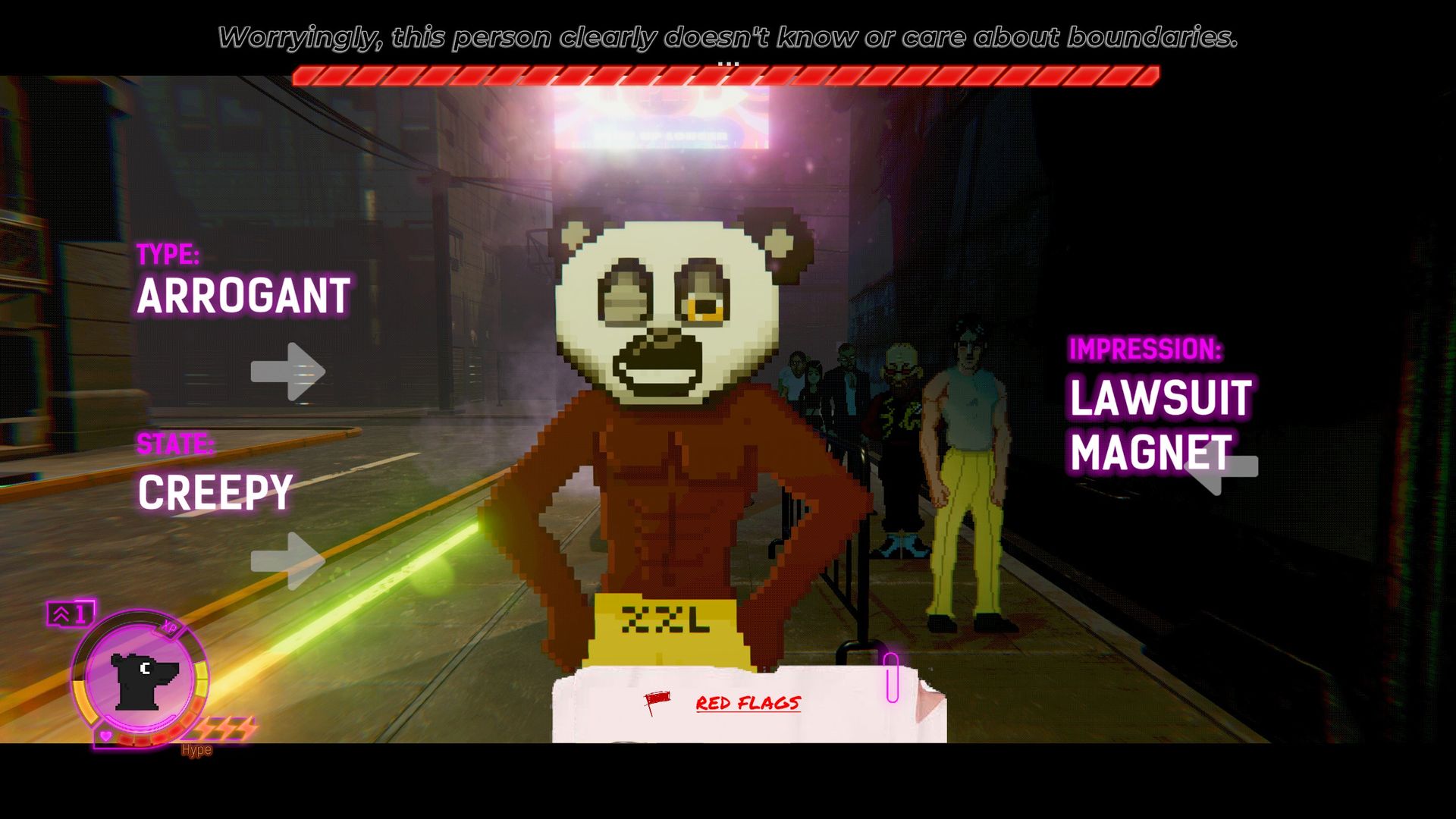This screenshot has height=819, width=1456.
Task: Click the red flag icon on the notes panel
Action: click(x=657, y=701)
